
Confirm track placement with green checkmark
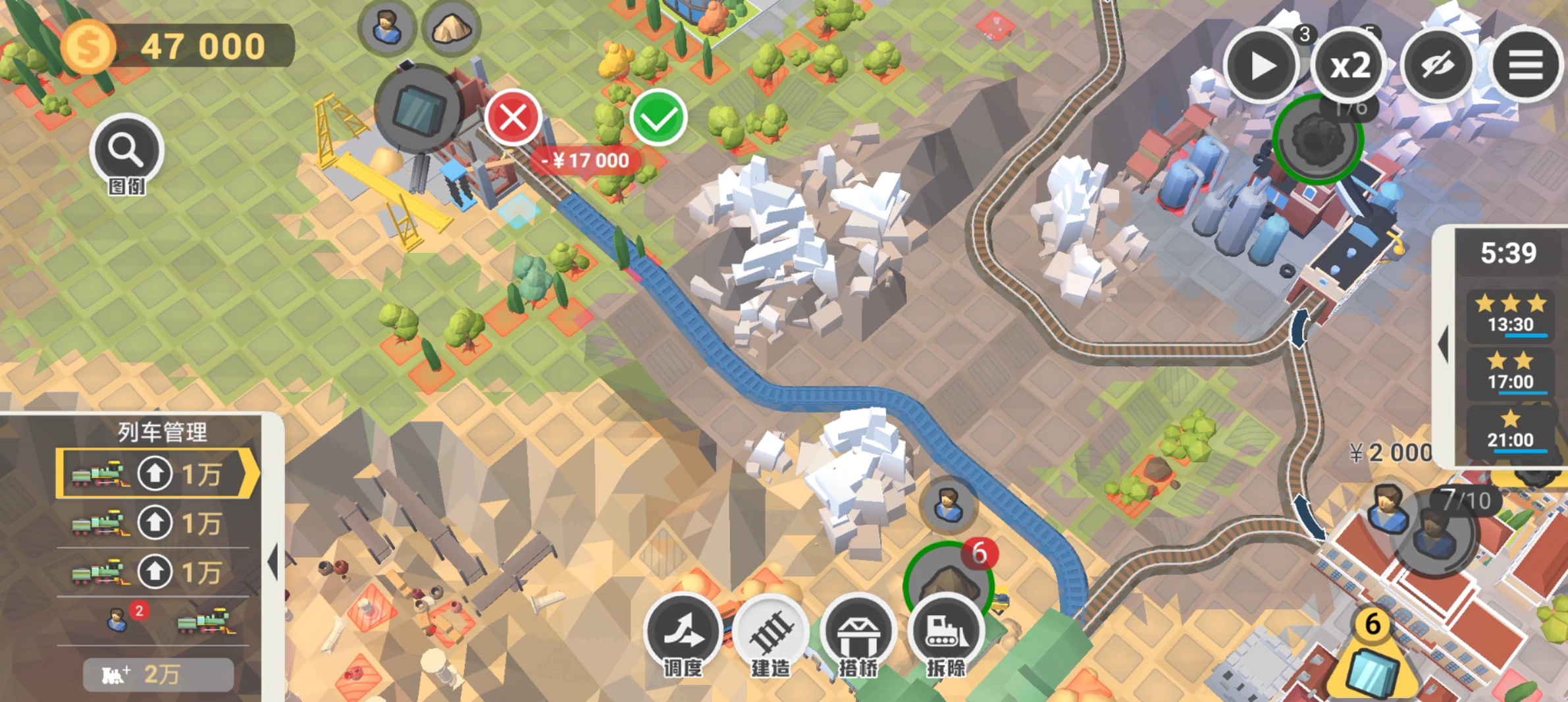pos(658,119)
